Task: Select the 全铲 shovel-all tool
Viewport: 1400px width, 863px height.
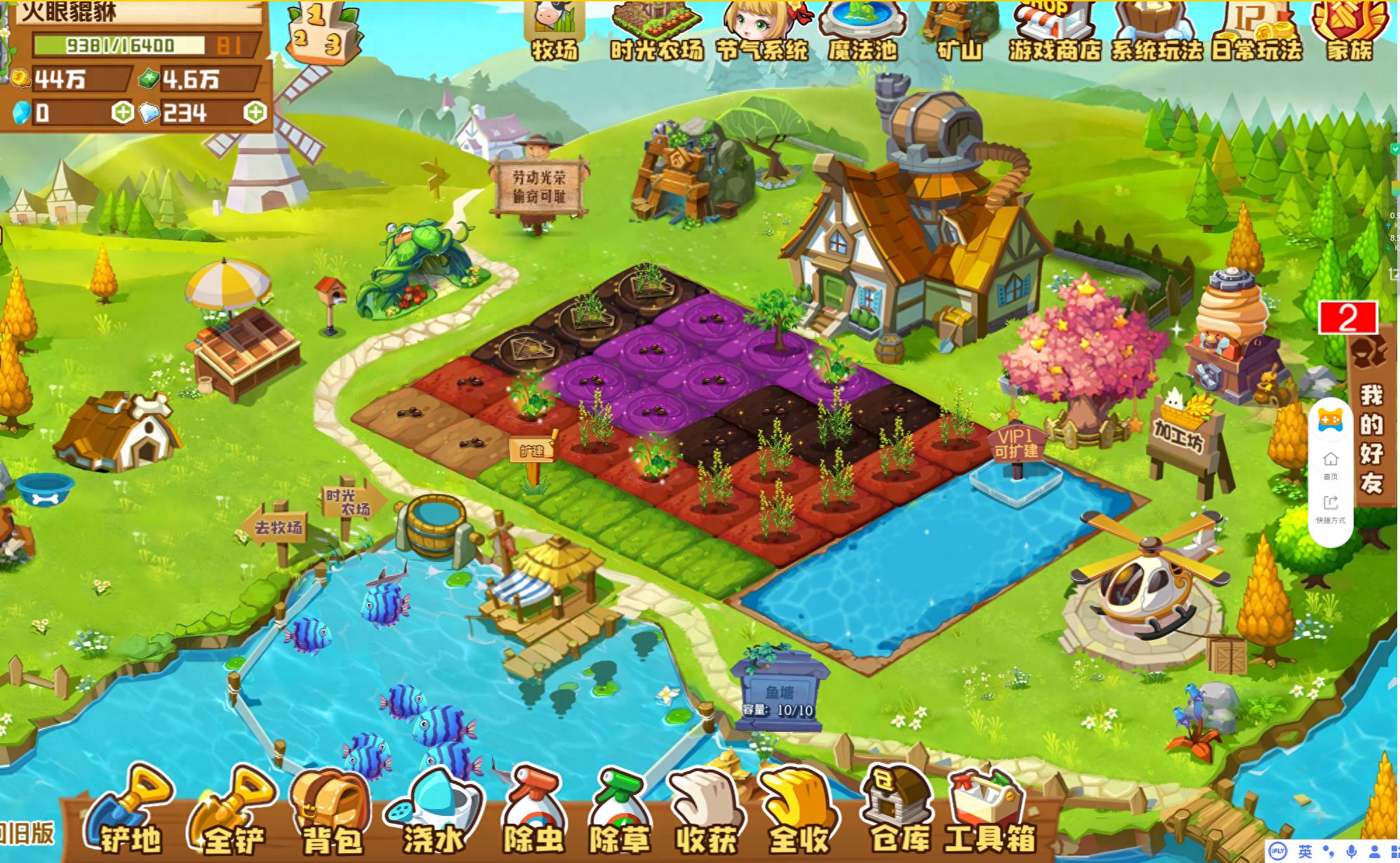Action: [x=233, y=814]
